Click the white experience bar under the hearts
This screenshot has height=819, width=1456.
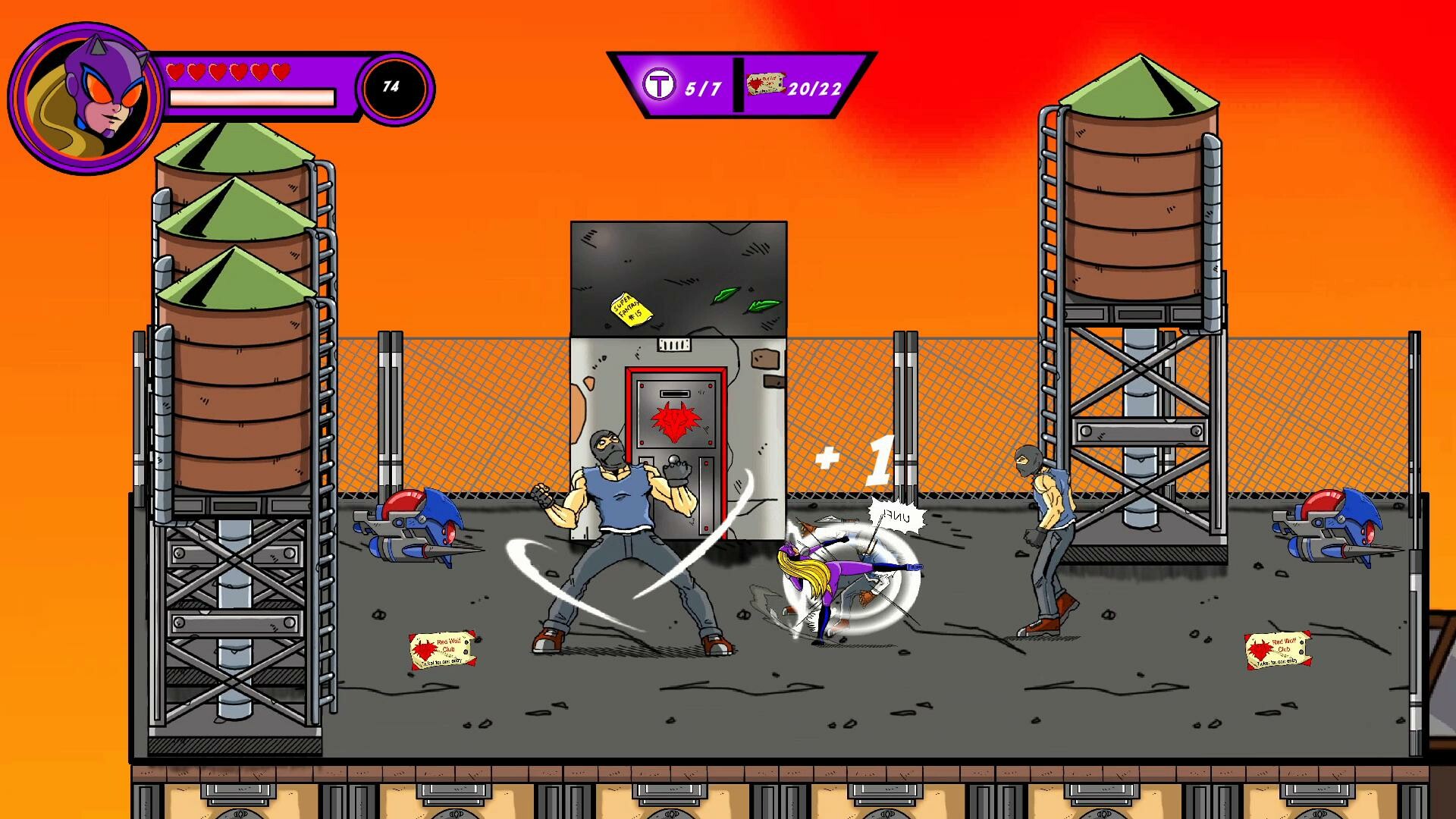254,96
